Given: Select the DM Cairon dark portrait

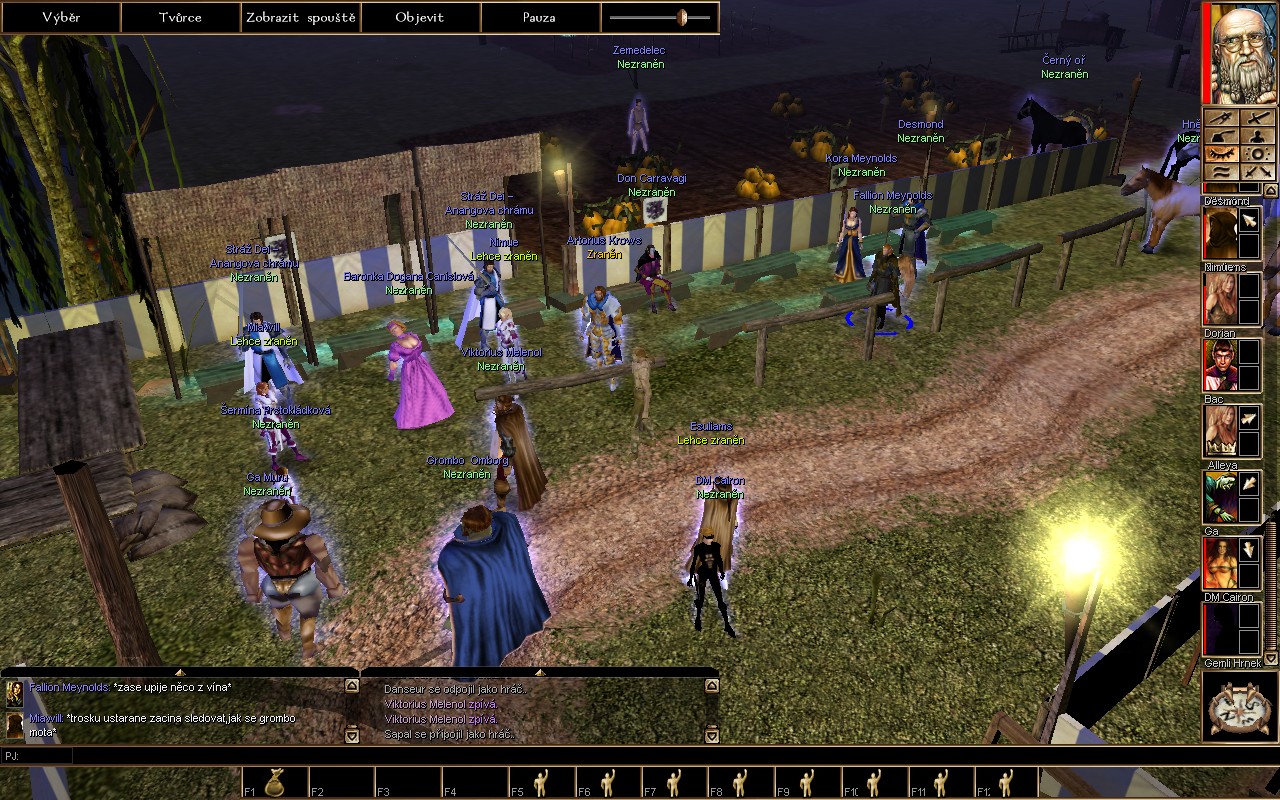Looking at the screenshot, I should click(1219, 629).
